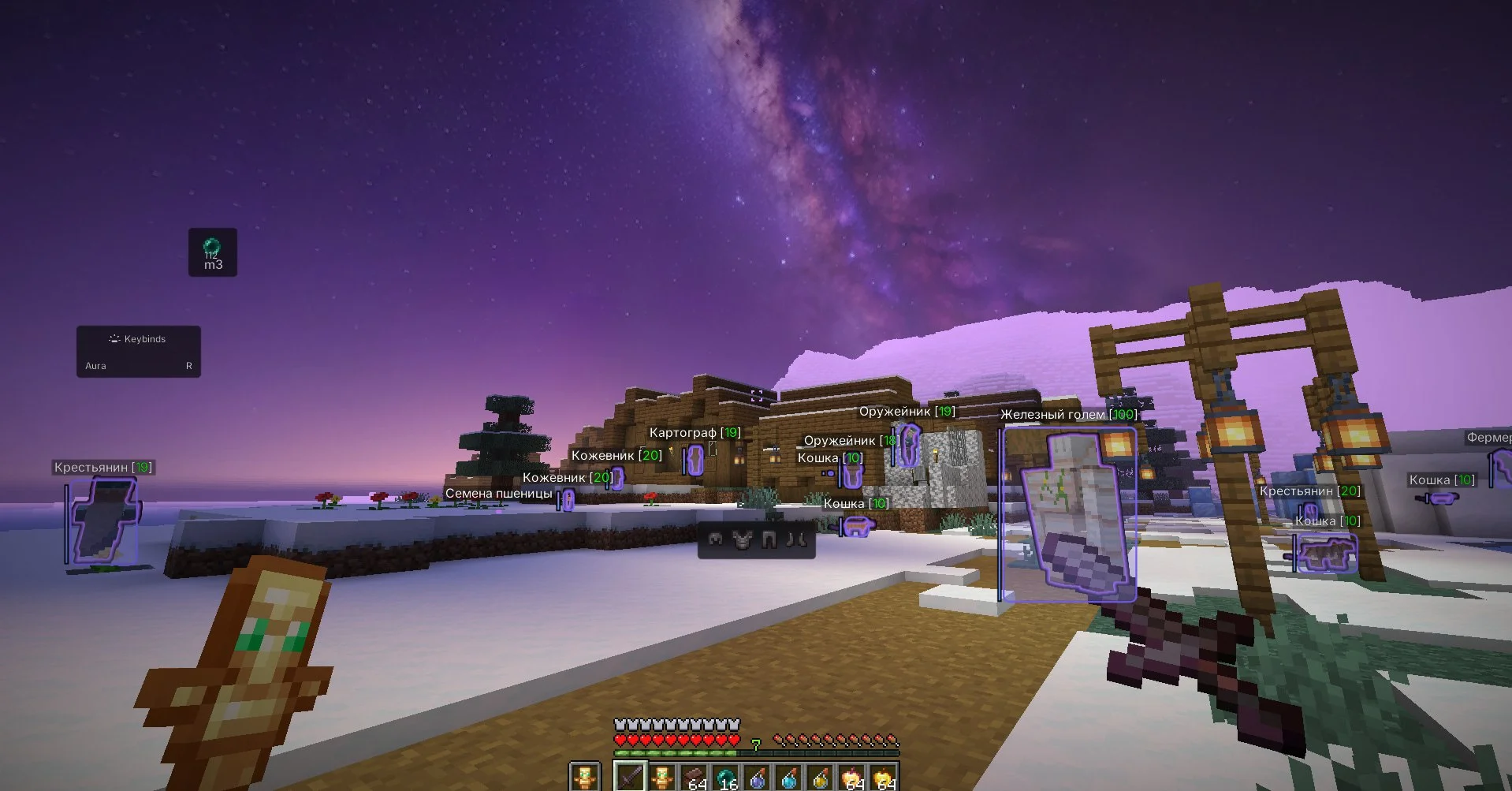
Task: Click the boots icon in armor HUD
Action: coord(797,539)
